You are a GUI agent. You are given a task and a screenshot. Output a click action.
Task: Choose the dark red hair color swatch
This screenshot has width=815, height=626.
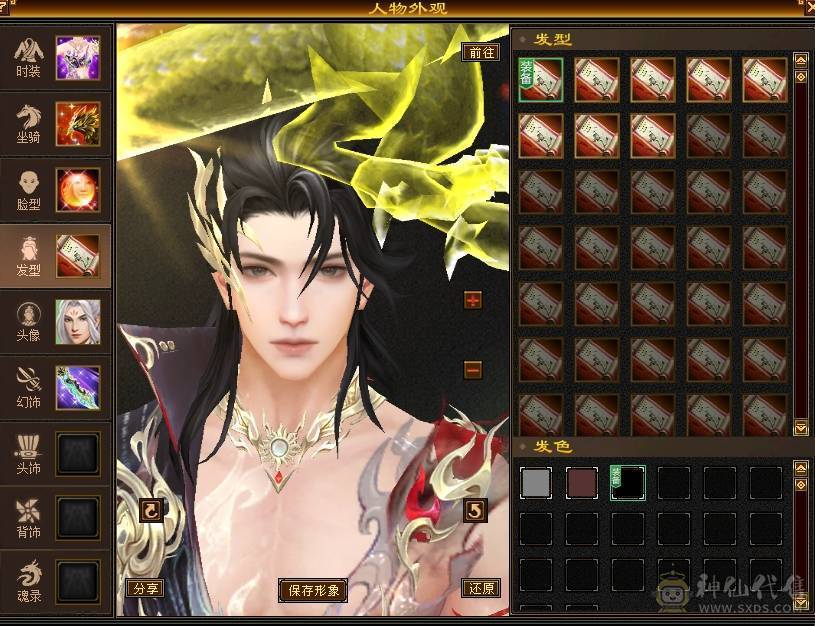point(582,483)
